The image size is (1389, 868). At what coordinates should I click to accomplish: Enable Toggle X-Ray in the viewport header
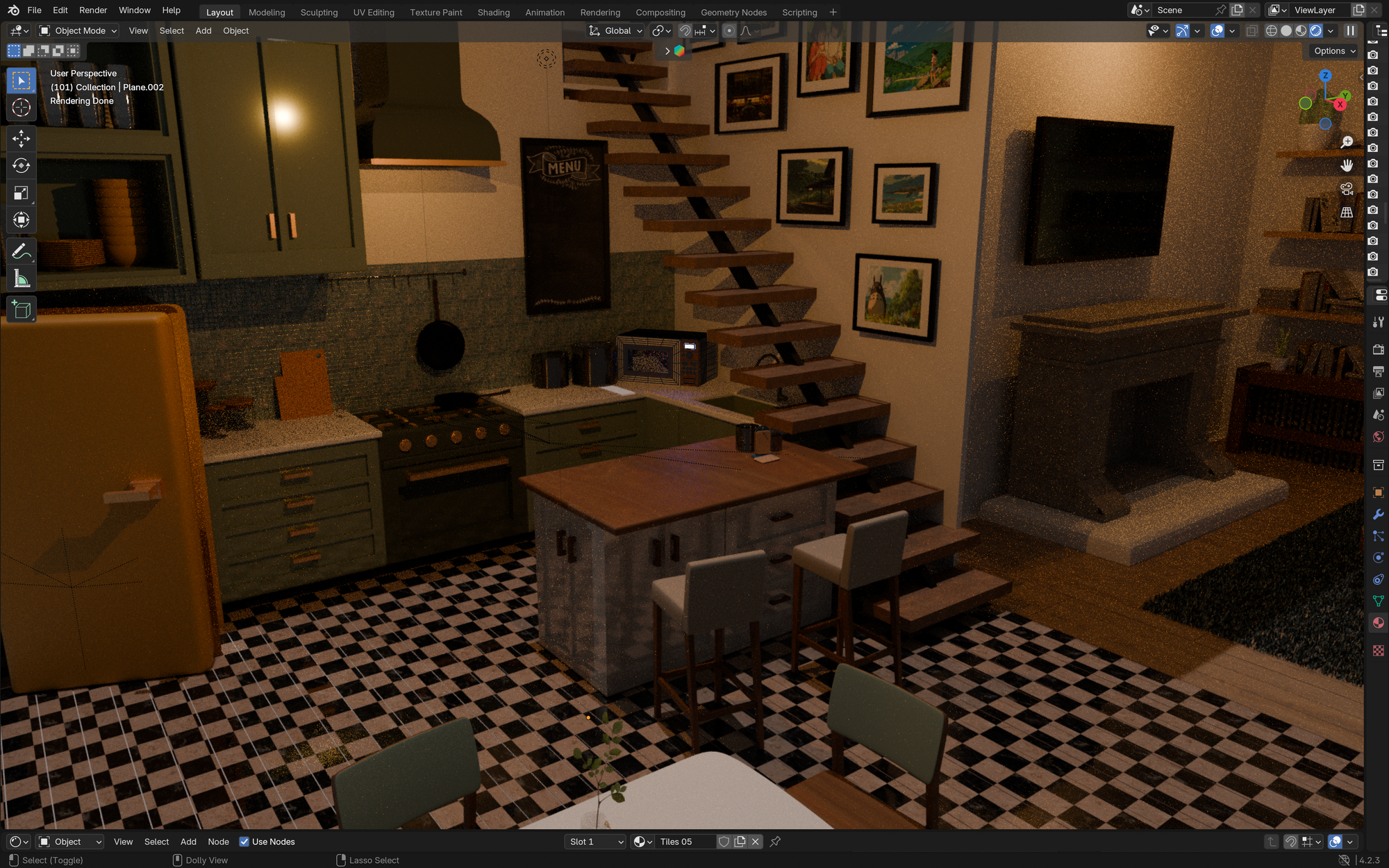pyautogui.click(x=1251, y=31)
